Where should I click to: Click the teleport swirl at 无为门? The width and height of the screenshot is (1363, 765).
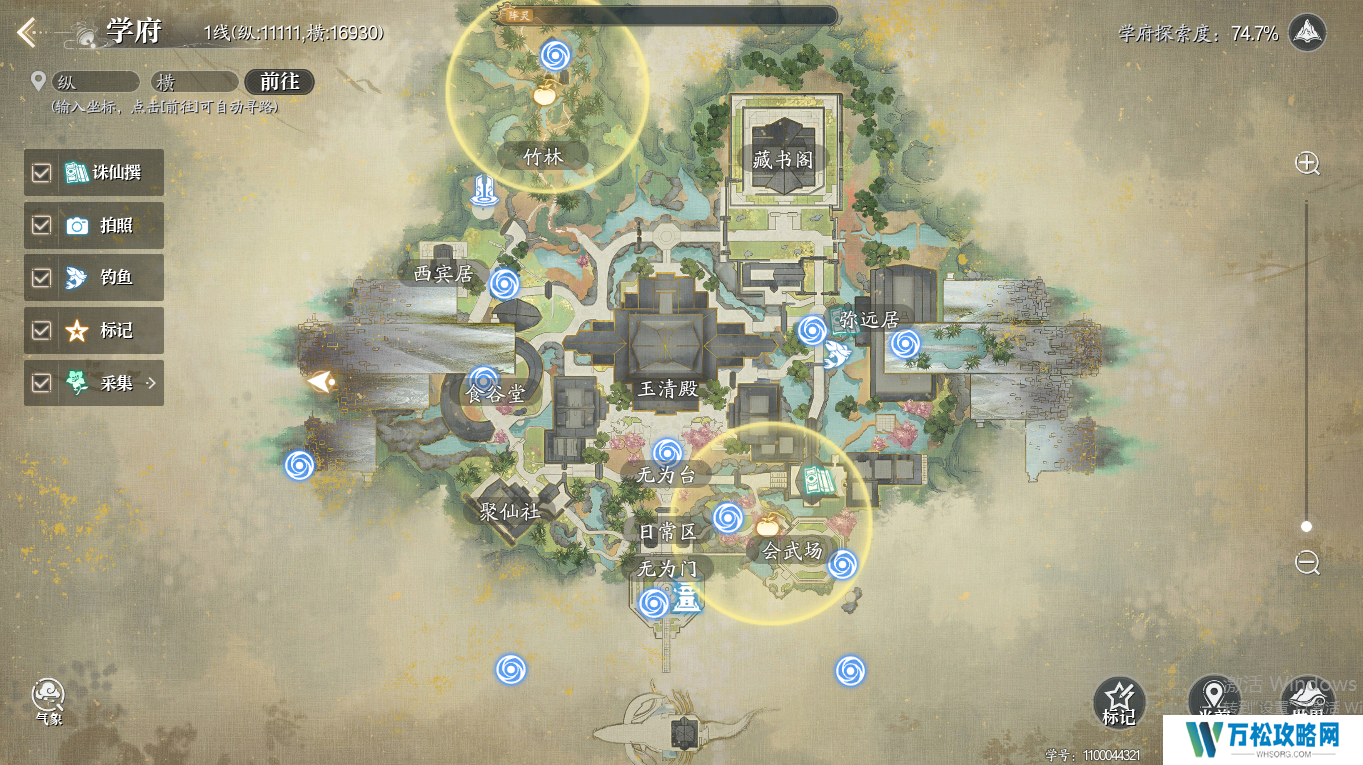point(653,603)
